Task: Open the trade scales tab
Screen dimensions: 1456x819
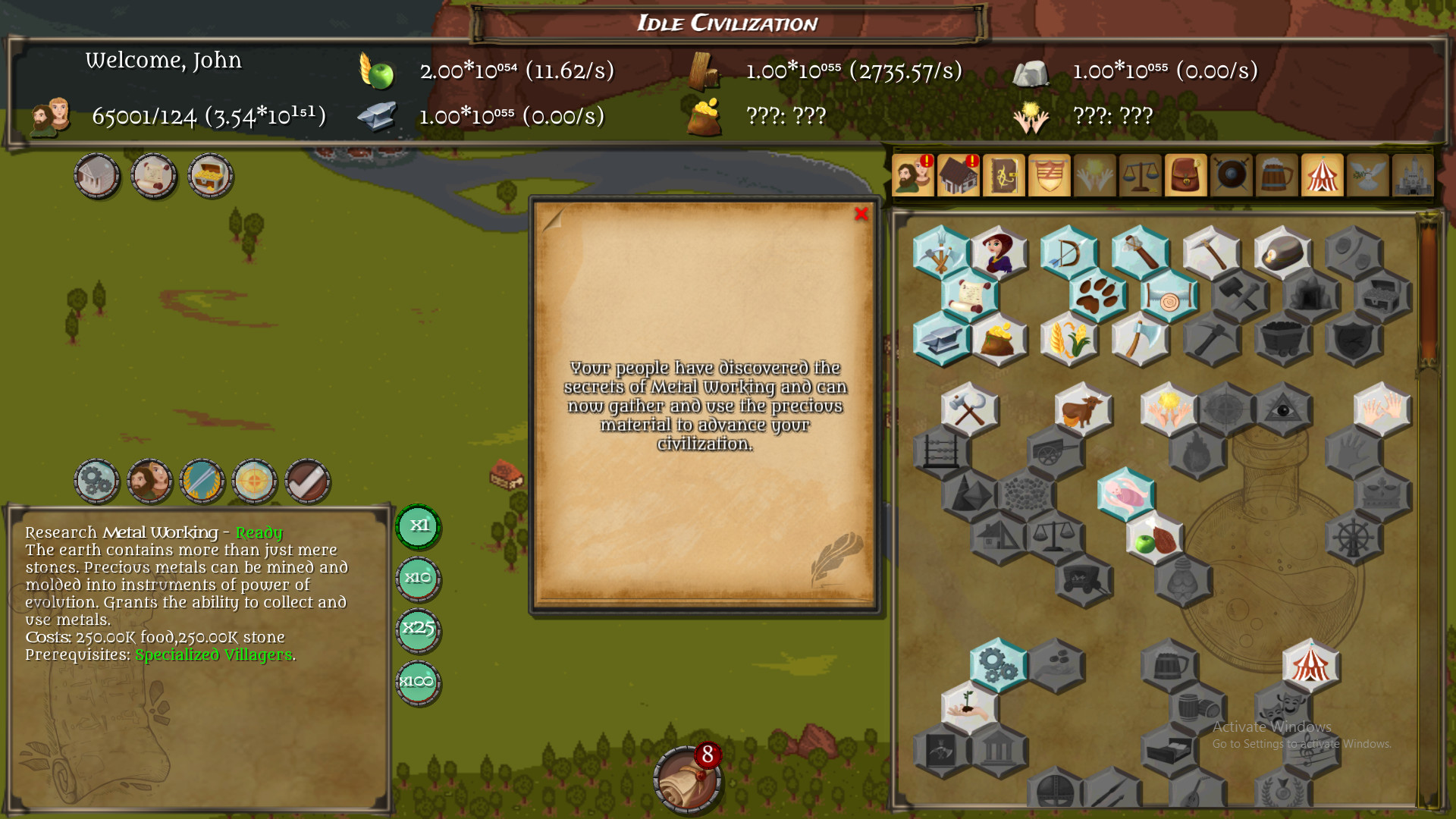Action: (x=1141, y=175)
